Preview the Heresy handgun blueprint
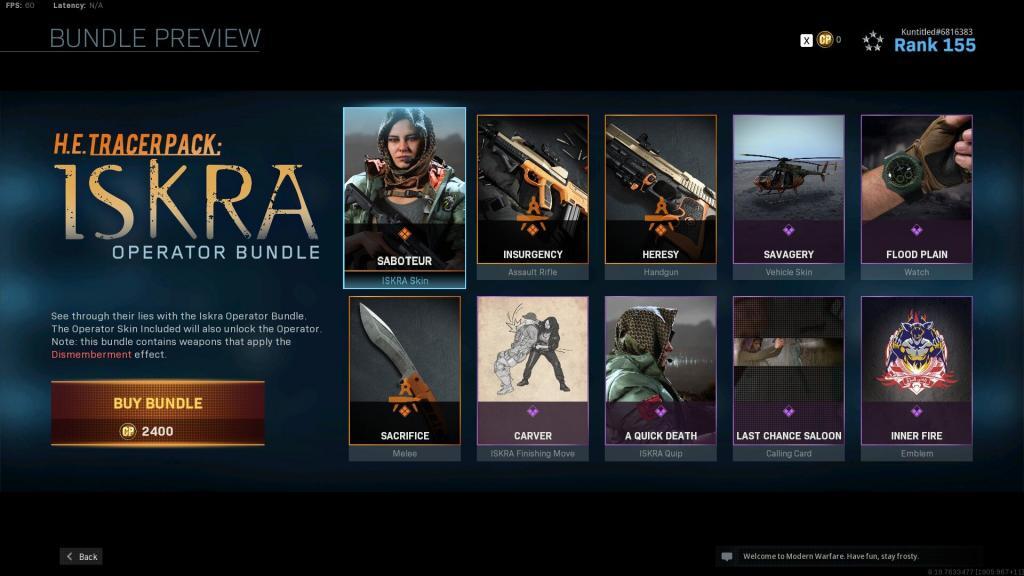 (660, 196)
